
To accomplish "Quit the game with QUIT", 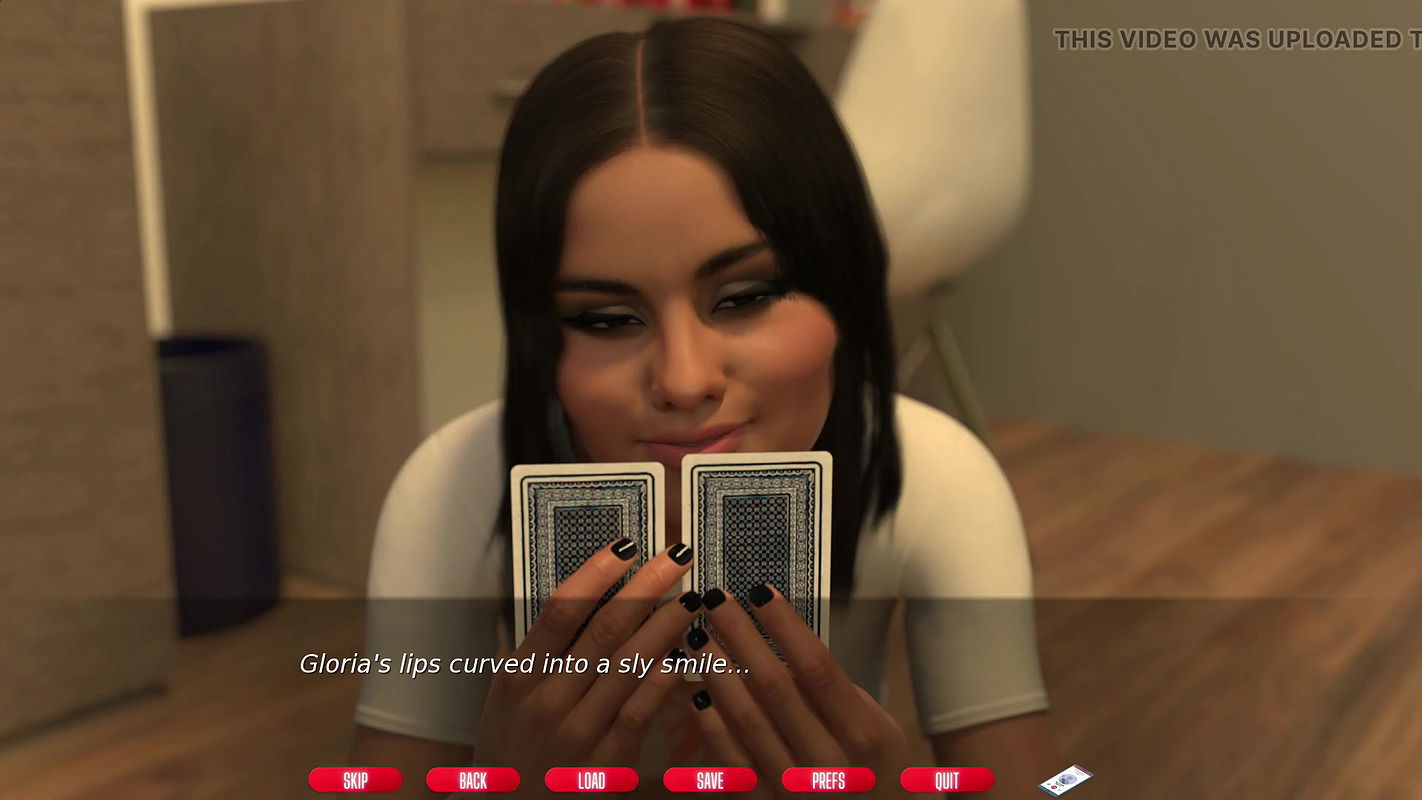I will [946, 780].
